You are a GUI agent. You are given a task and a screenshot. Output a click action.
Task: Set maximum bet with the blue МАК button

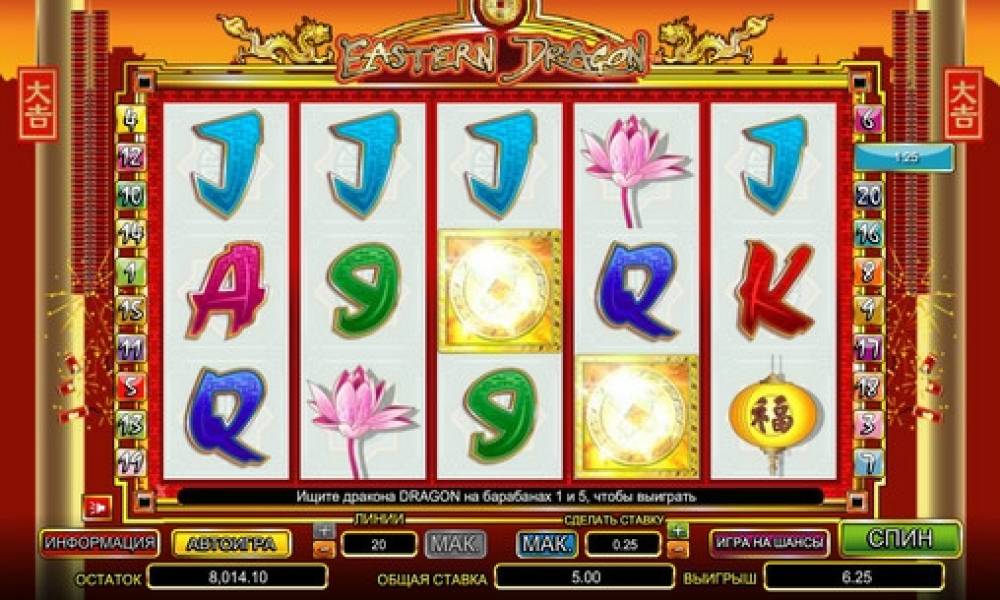click(546, 543)
